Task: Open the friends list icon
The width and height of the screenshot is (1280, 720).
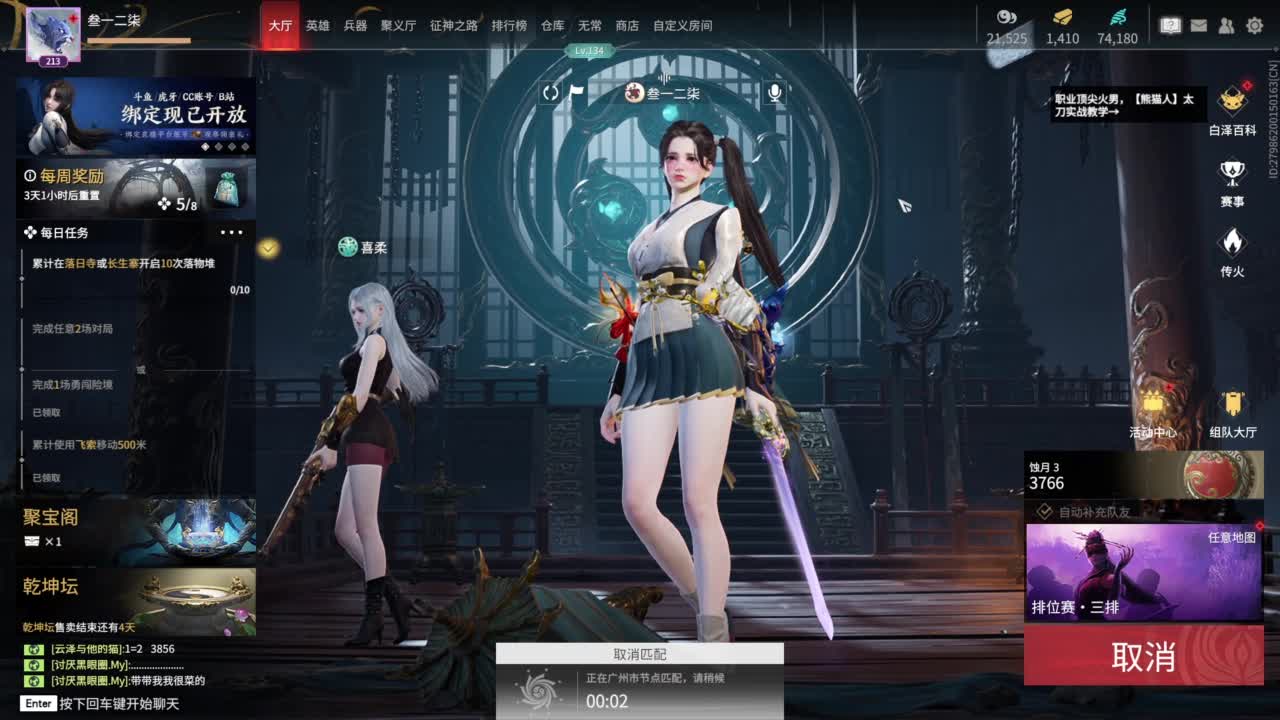Action: pyautogui.click(x=1226, y=25)
